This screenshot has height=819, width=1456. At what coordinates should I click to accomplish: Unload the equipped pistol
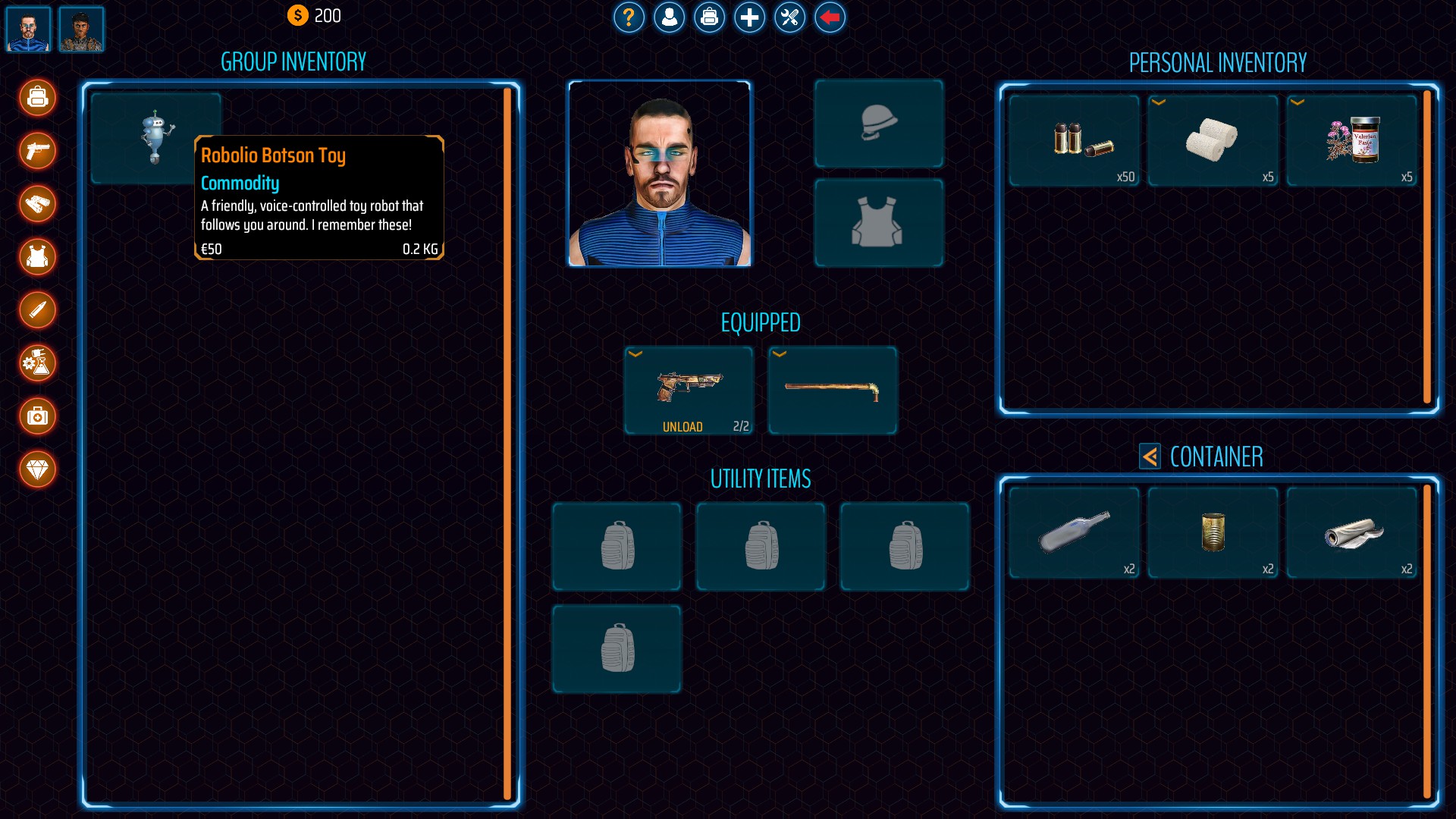click(x=682, y=427)
